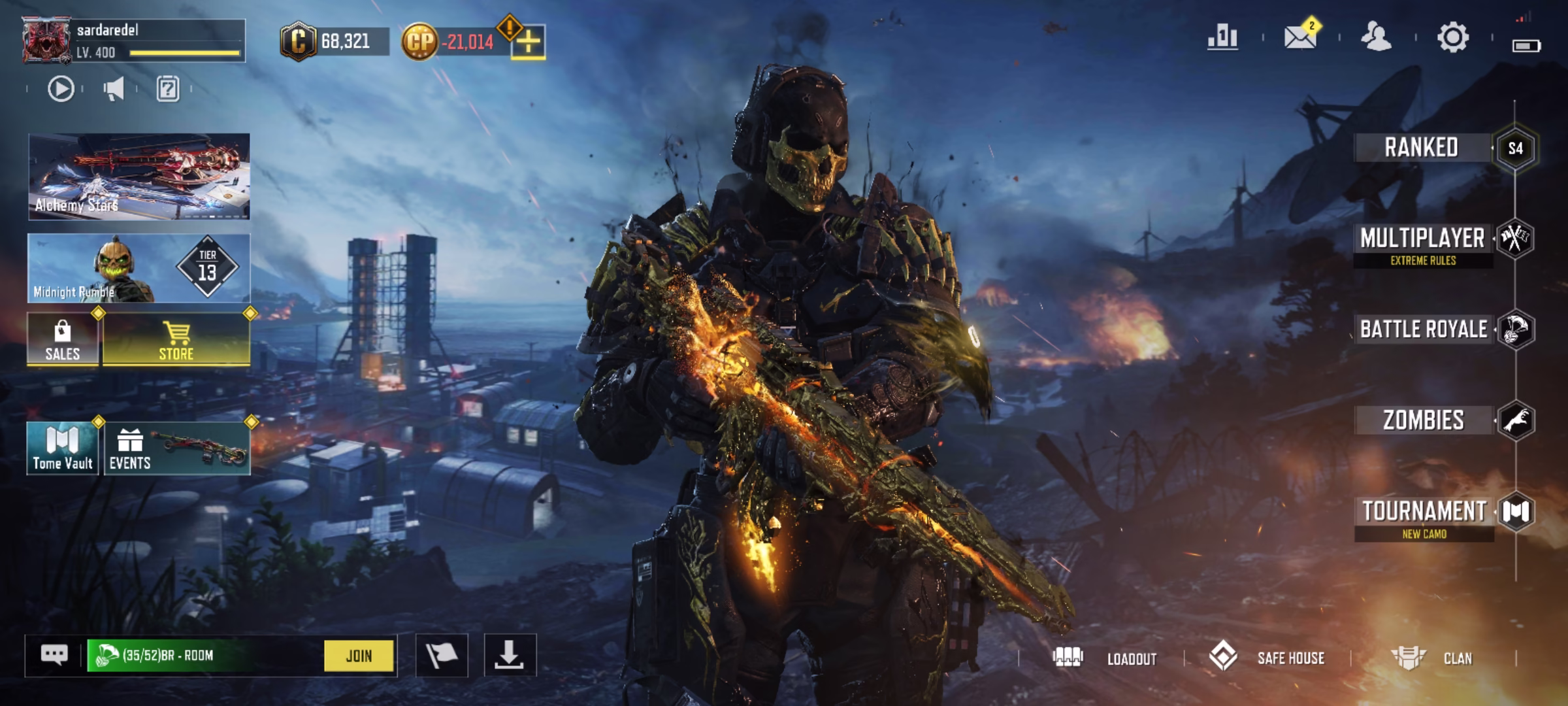1568x706 pixels.
Task: Open the Tournament mode
Action: [x=1424, y=512]
